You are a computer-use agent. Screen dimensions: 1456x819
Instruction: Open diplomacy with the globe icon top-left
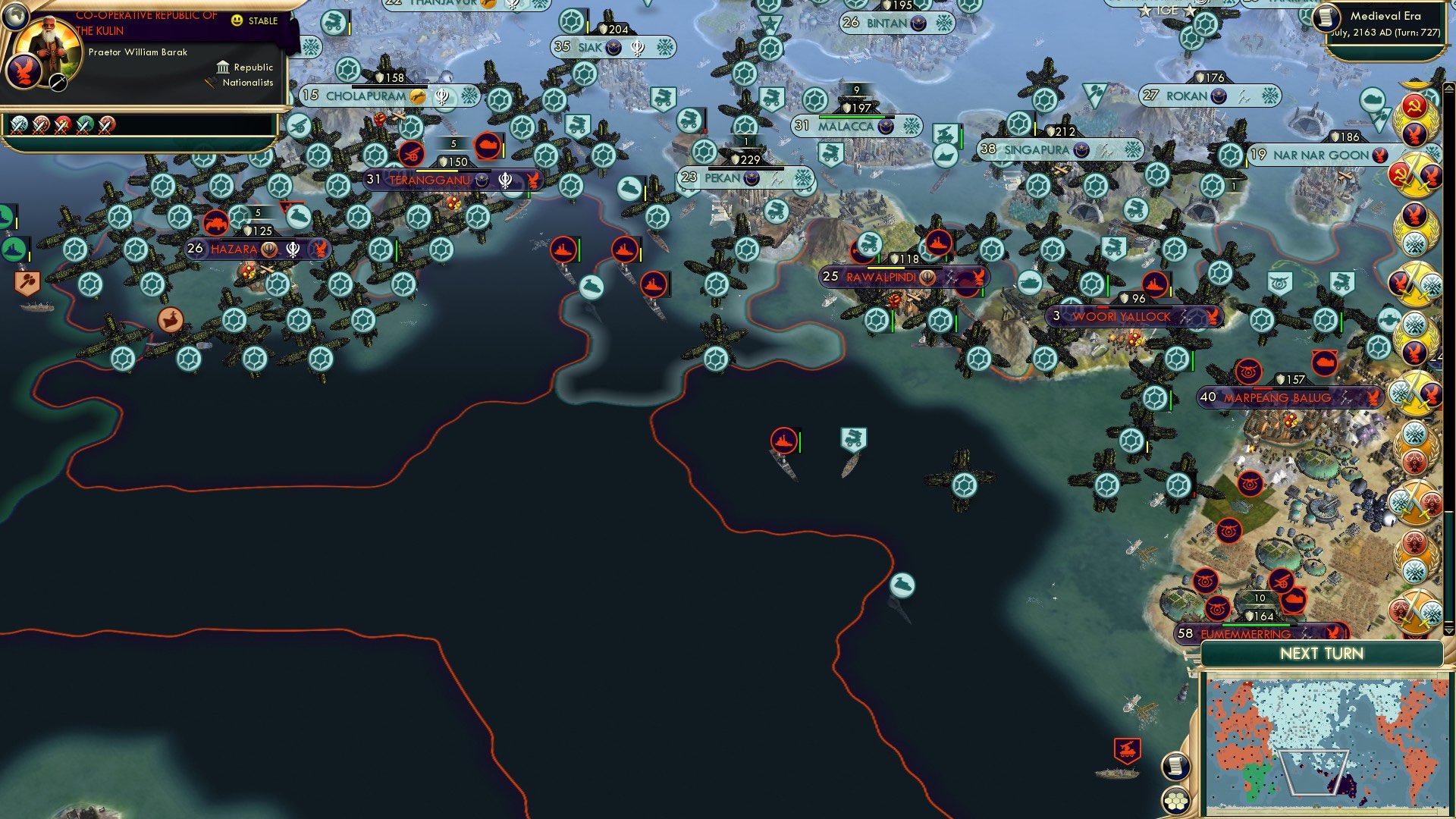coord(16,18)
